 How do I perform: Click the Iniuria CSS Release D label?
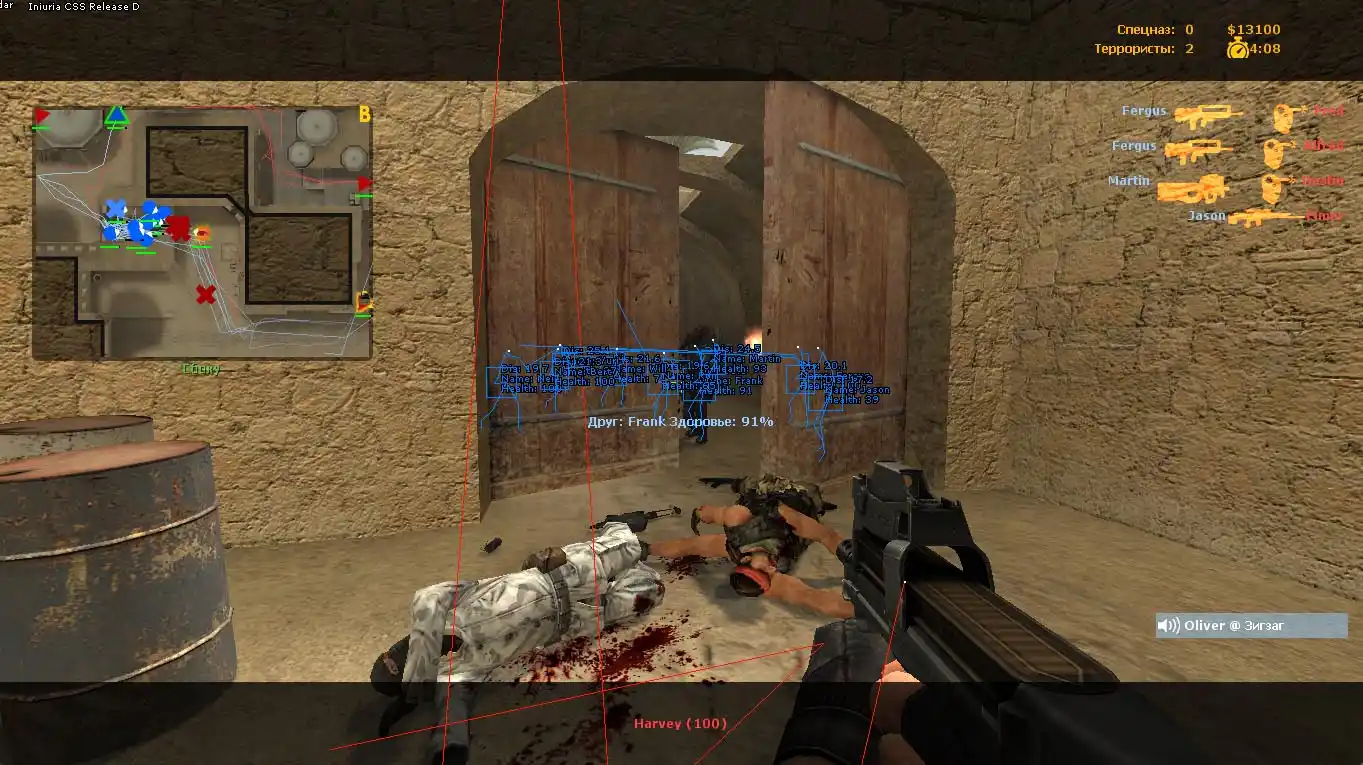pos(85,6)
